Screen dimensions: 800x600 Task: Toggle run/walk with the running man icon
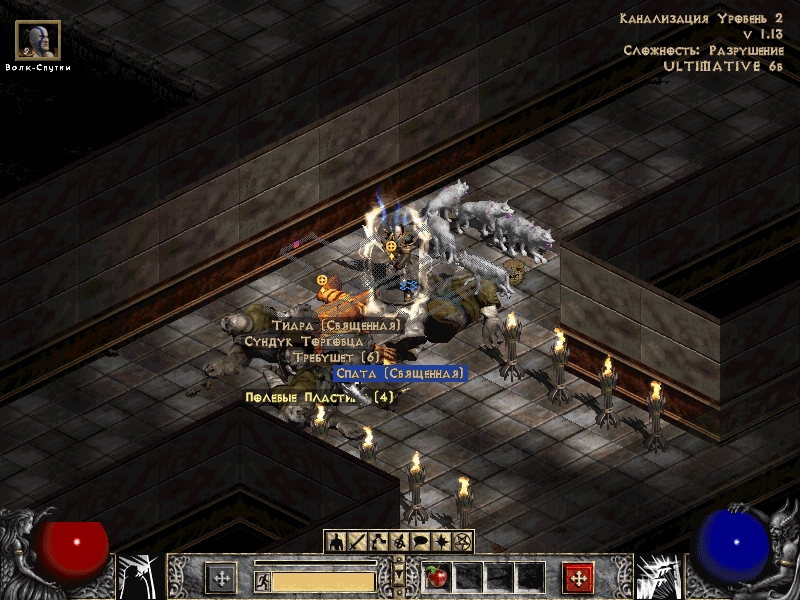tap(262, 580)
